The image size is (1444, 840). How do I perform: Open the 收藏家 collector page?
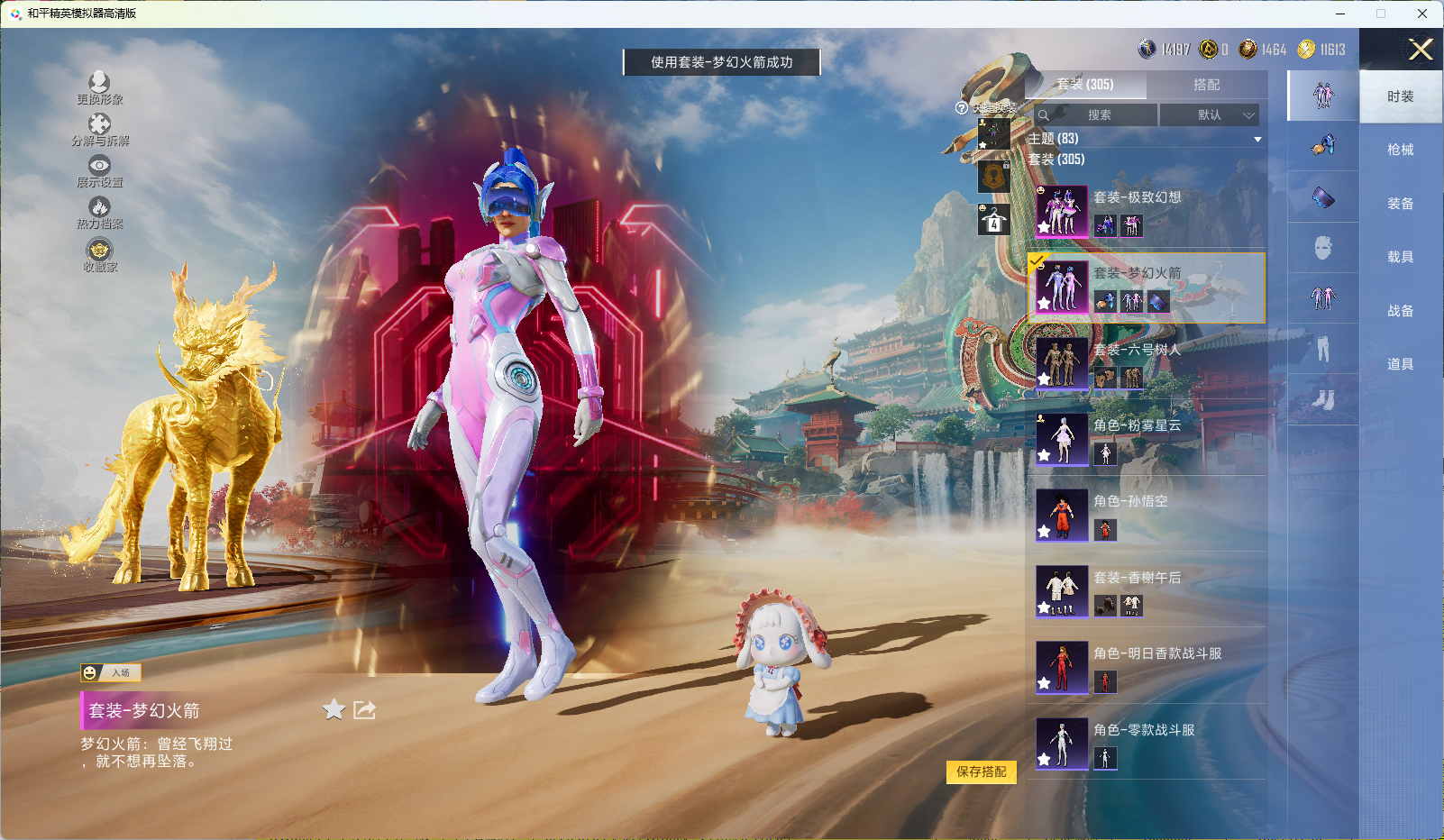click(x=99, y=255)
